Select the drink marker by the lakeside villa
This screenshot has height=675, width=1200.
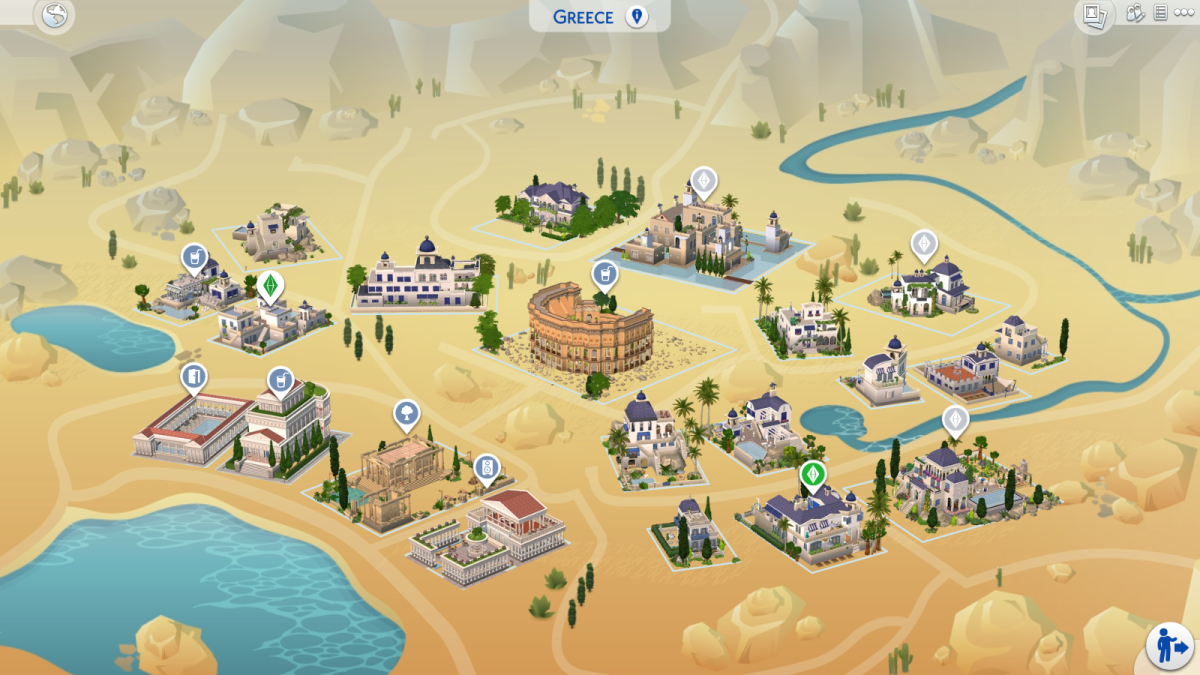click(194, 259)
